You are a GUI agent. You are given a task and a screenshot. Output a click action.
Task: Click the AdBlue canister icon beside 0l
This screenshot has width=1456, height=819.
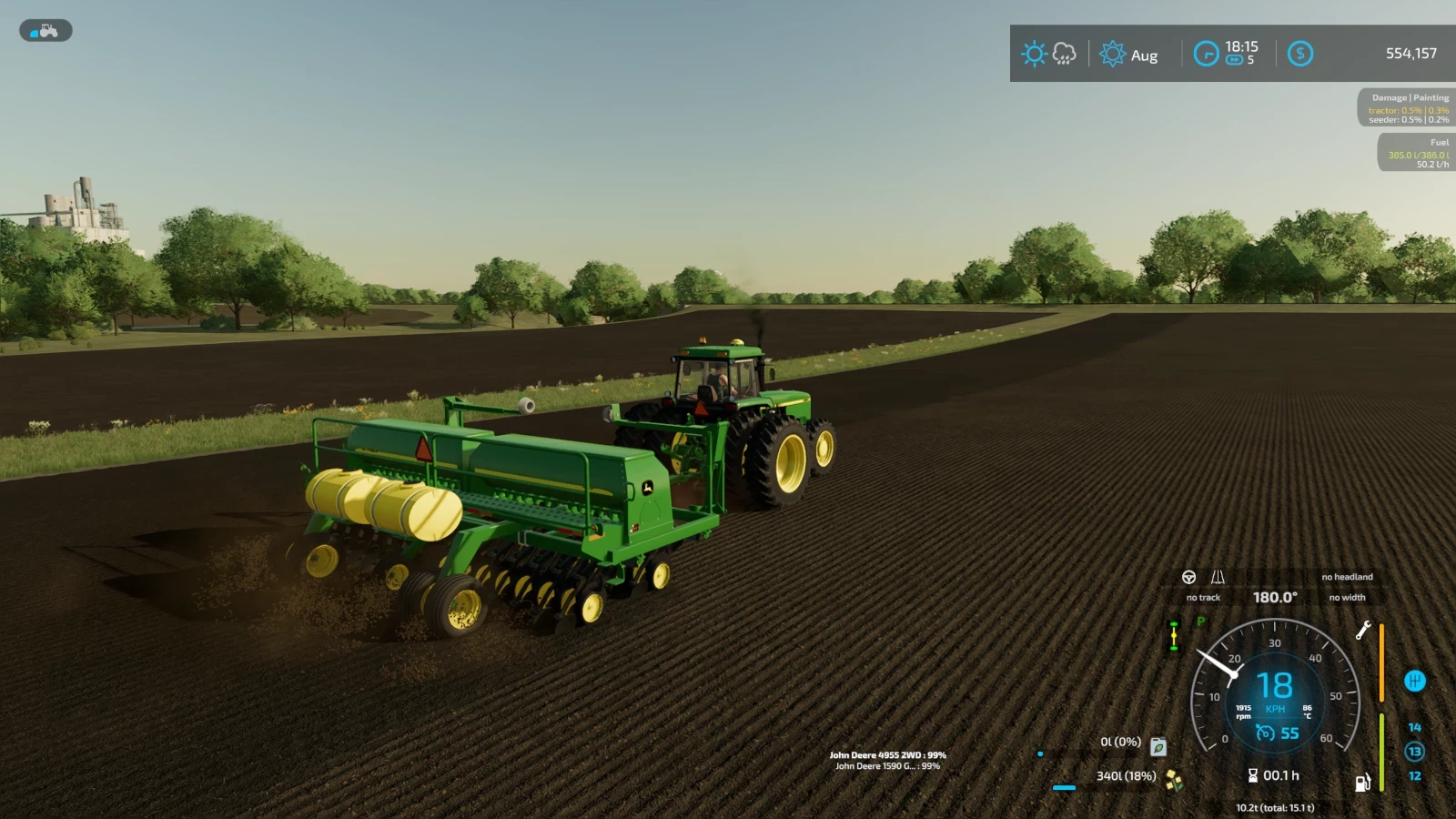point(1158,747)
